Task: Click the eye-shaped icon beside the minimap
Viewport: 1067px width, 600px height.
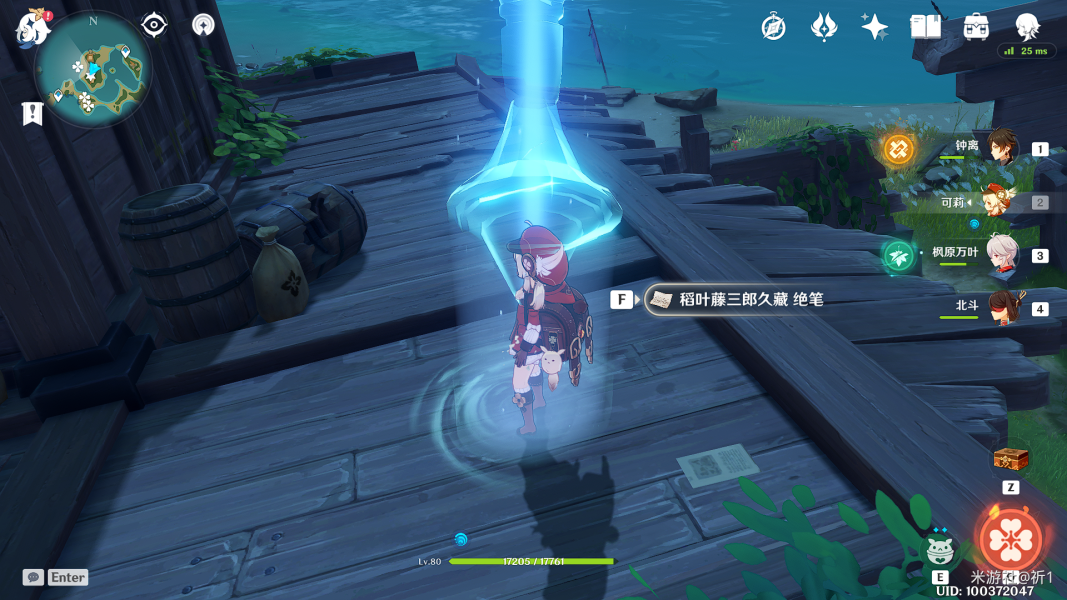Action: [154, 25]
